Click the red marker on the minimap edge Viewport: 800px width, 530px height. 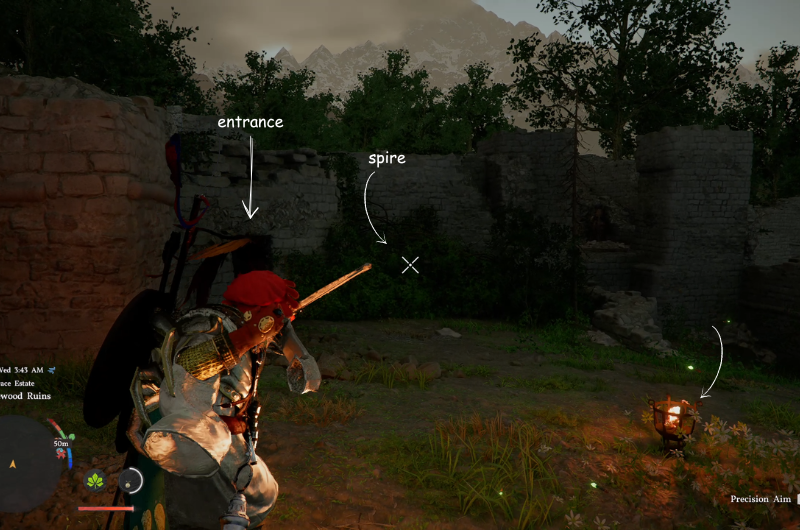tap(61, 454)
